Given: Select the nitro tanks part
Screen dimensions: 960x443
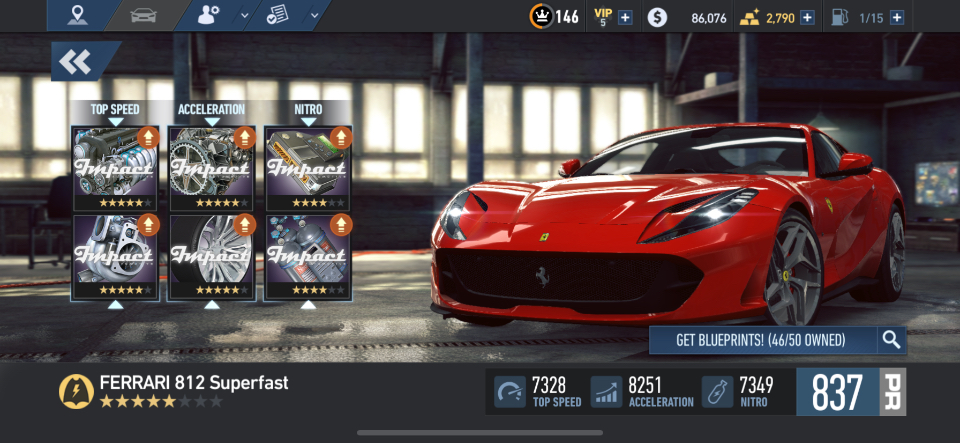Looking at the screenshot, I should coord(308,256).
